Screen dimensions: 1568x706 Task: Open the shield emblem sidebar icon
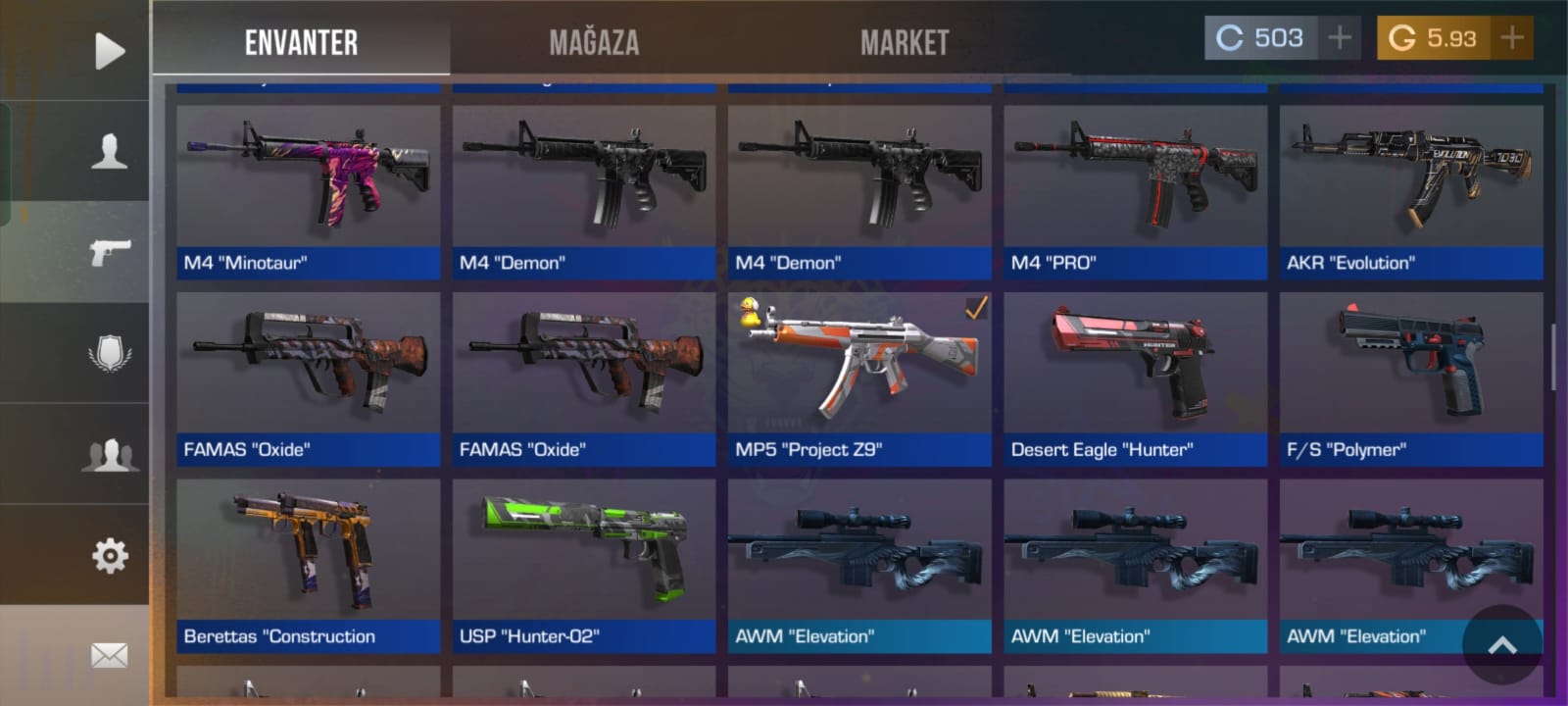click(x=109, y=353)
